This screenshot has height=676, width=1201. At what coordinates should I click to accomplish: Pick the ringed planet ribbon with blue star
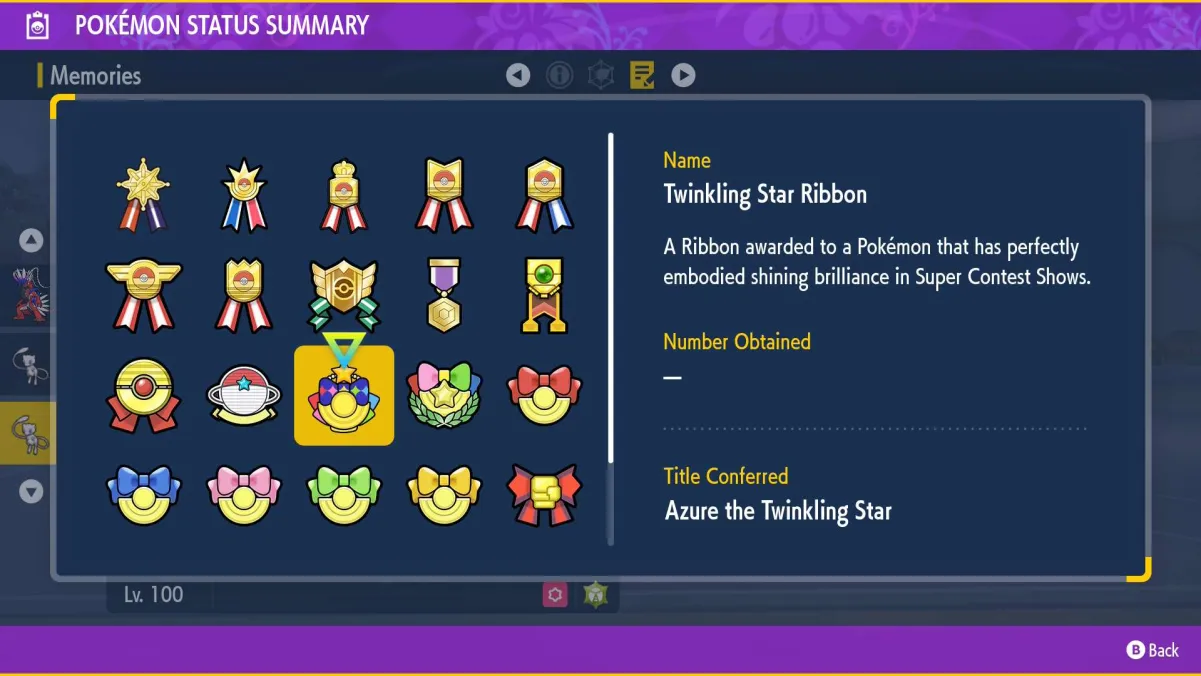(244, 396)
